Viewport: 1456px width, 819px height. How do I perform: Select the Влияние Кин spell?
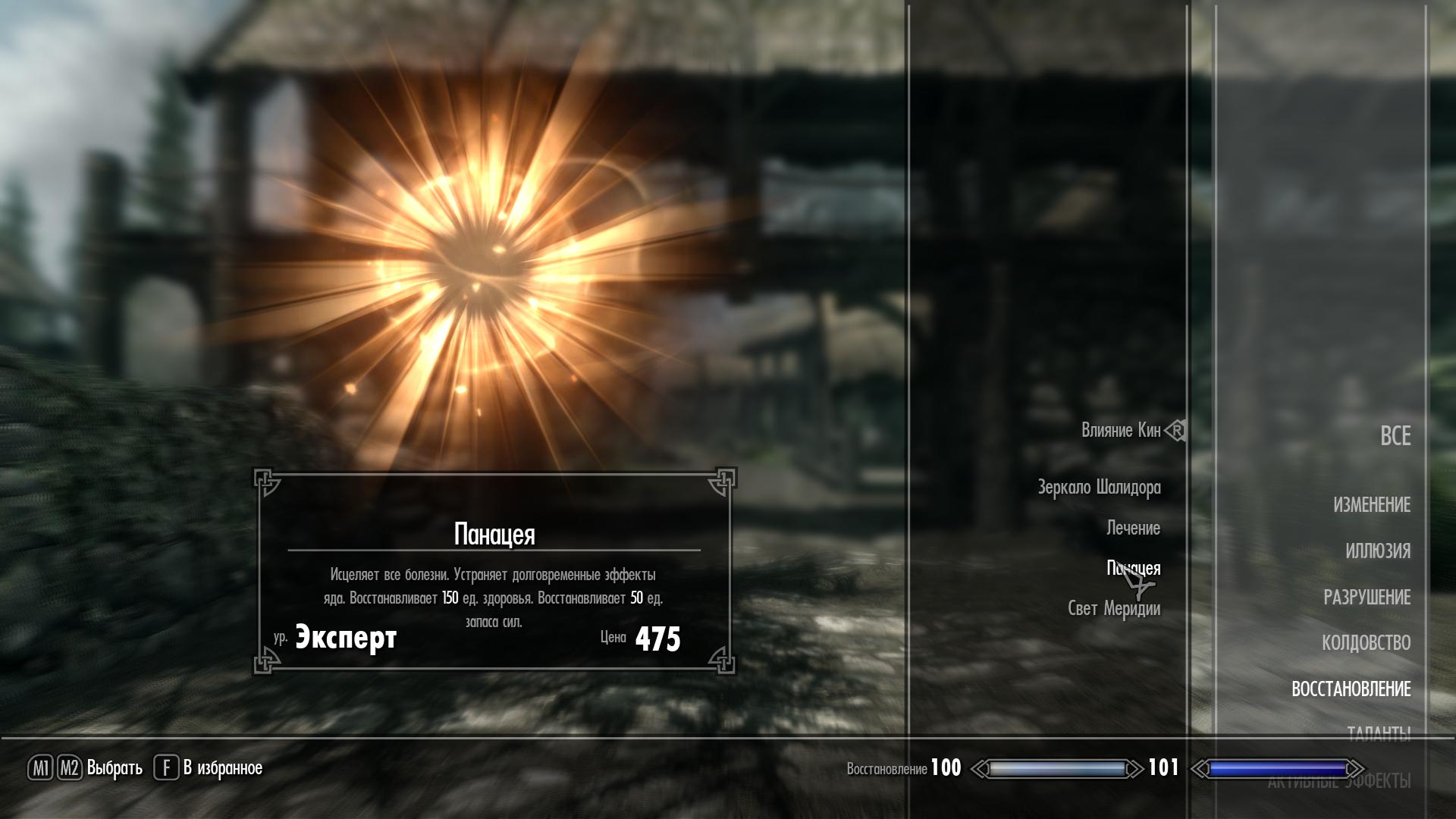point(1120,431)
